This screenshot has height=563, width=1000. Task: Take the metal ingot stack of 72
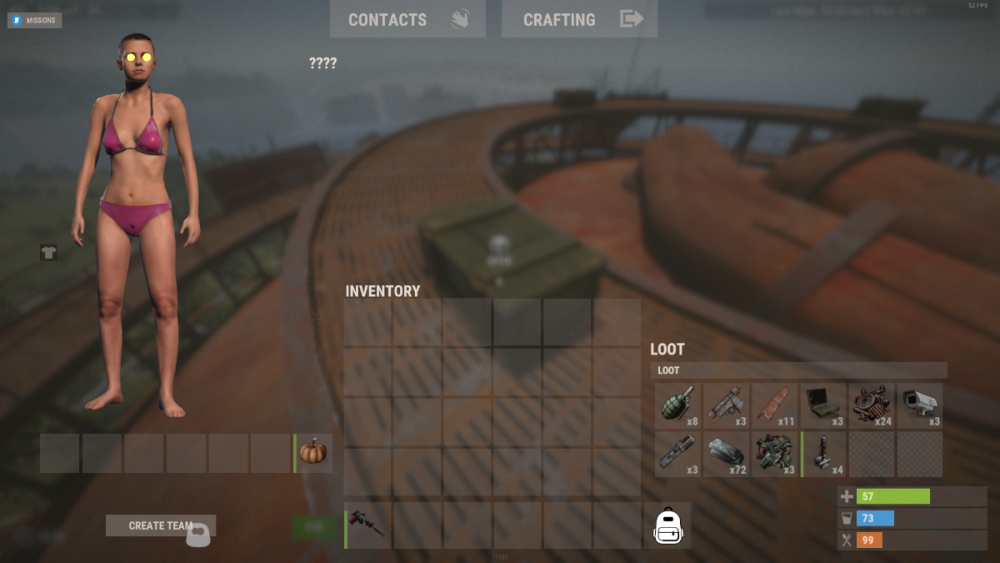(x=727, y=454)
